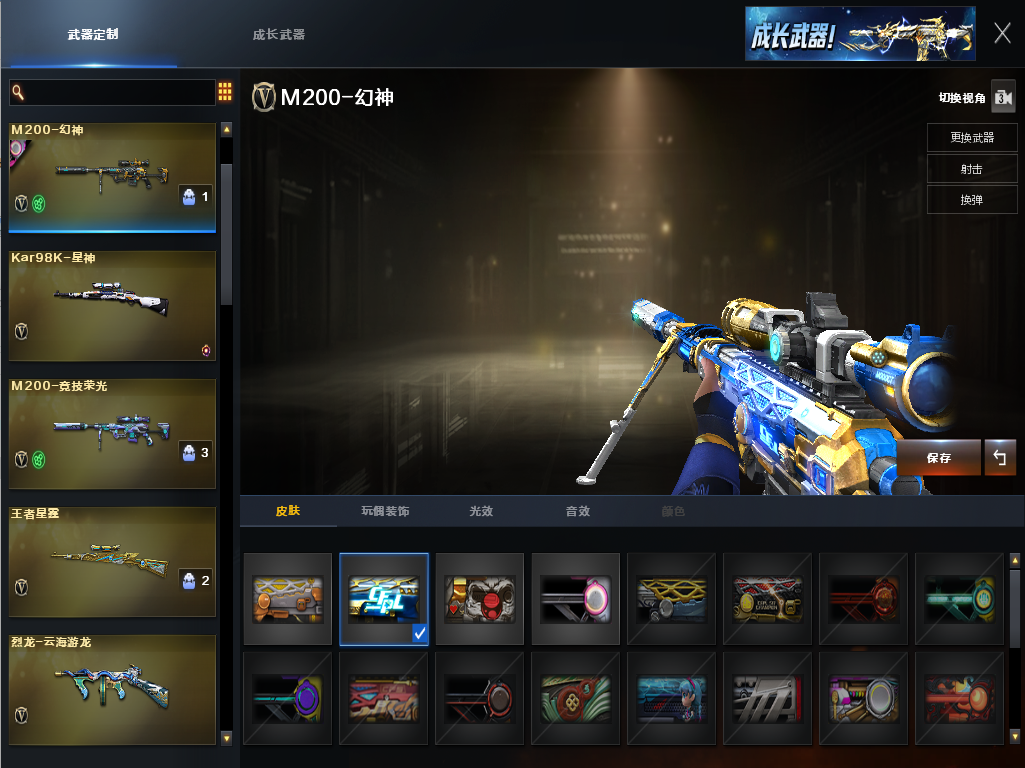Switch to the 光效 tab

tap(482, 511)
